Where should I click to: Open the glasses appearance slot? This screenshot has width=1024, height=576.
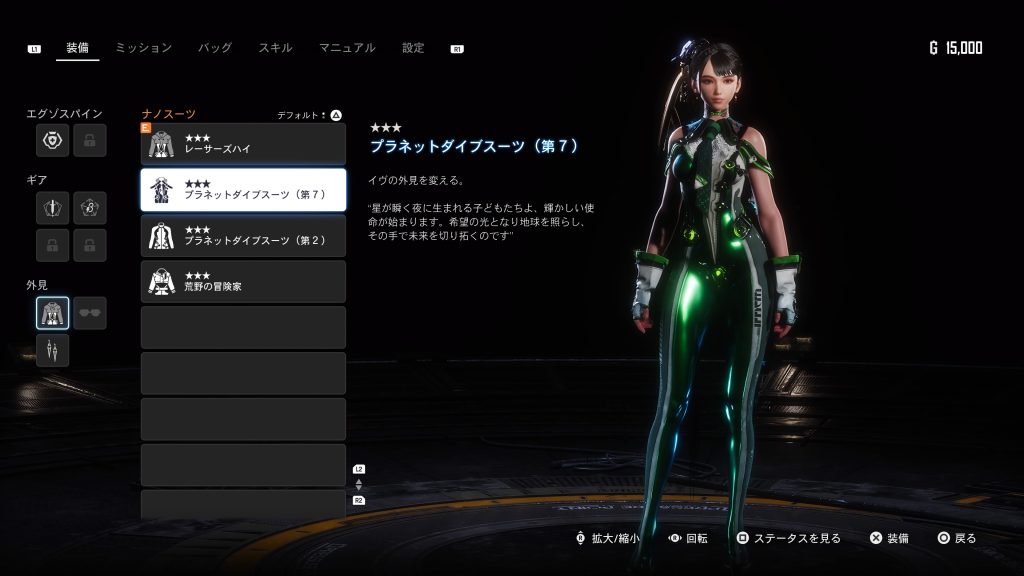pos(90,313)
